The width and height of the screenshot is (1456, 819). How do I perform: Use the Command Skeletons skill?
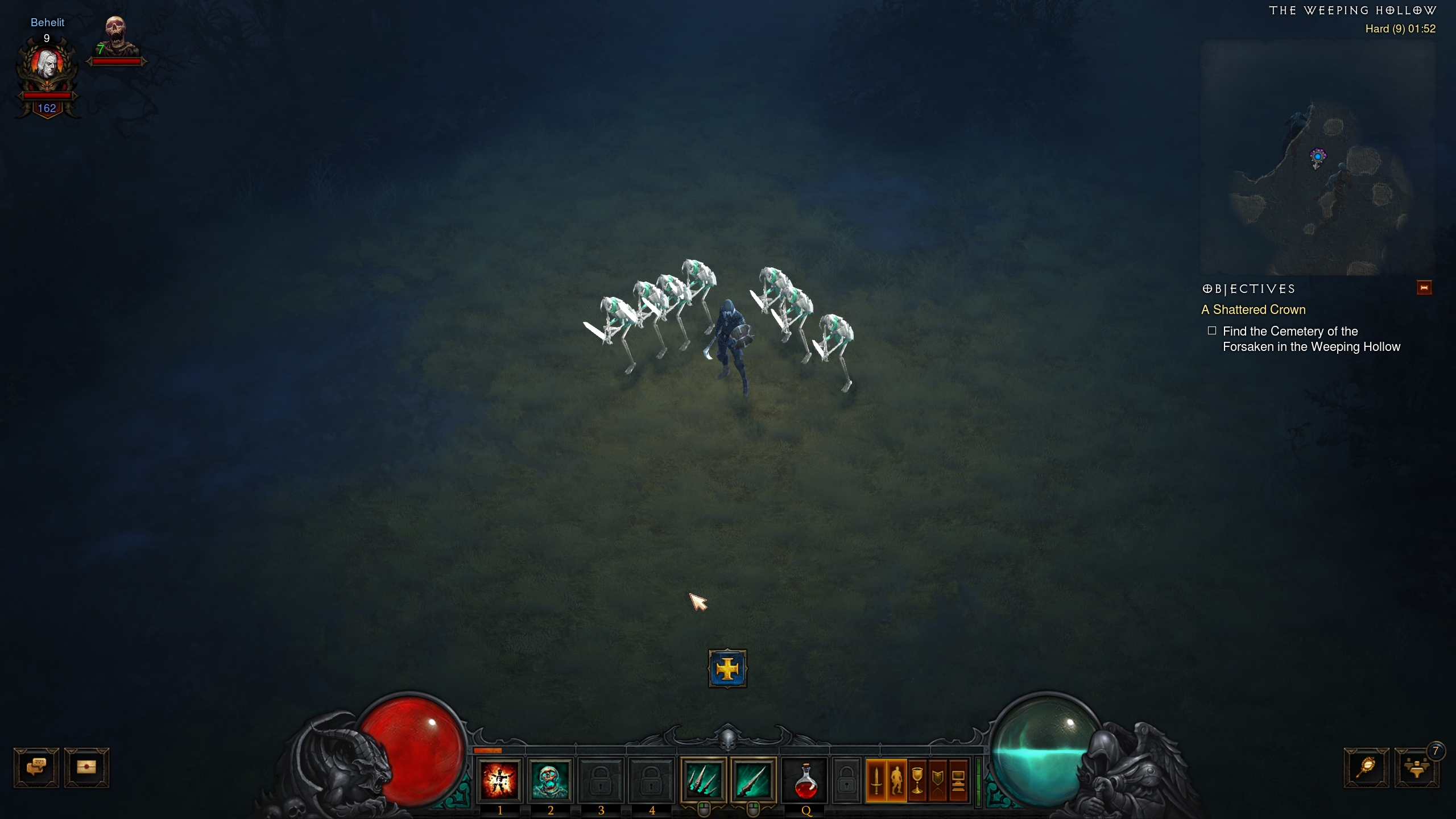coord(550,780)
